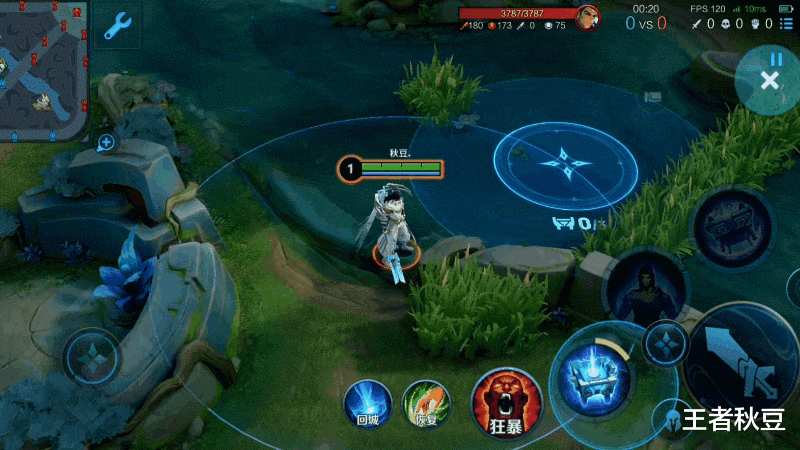Click the minimap

coord(44,68)
